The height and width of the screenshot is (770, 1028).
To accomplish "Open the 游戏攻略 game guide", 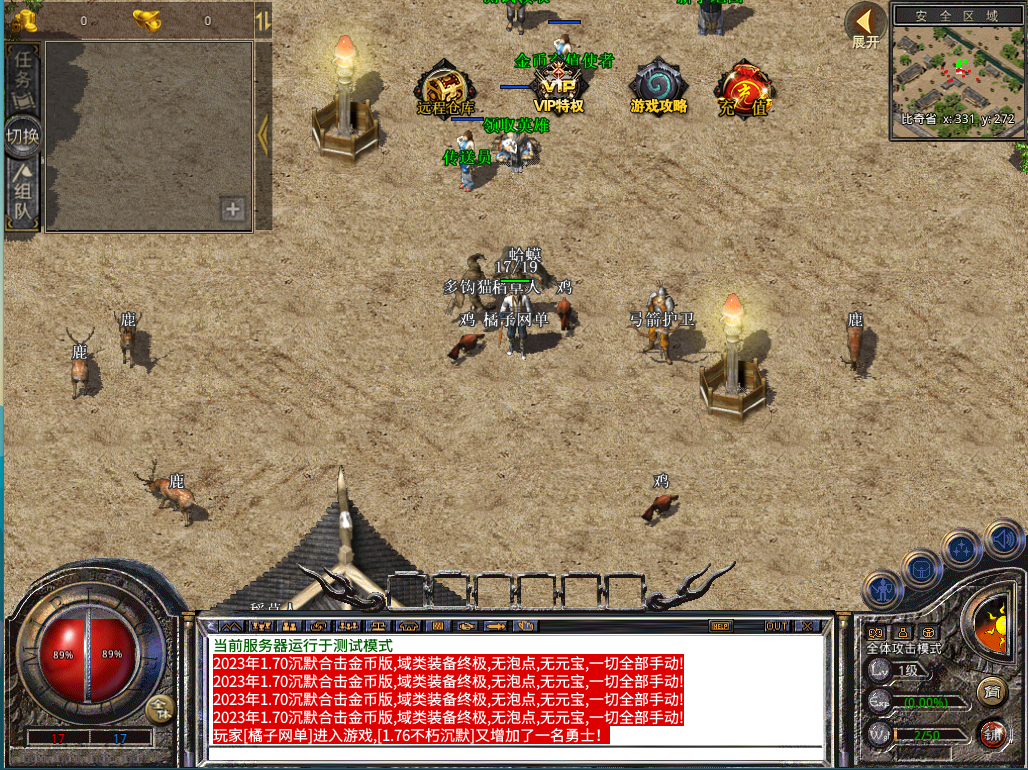I will pos(658,86).
